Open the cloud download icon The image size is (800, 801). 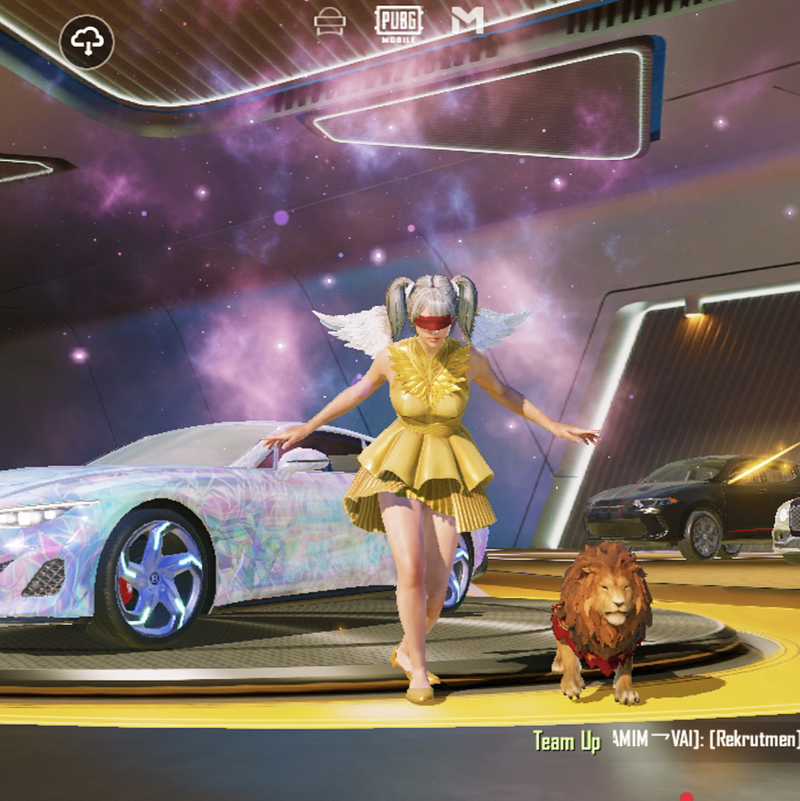(x=87, y=41)
